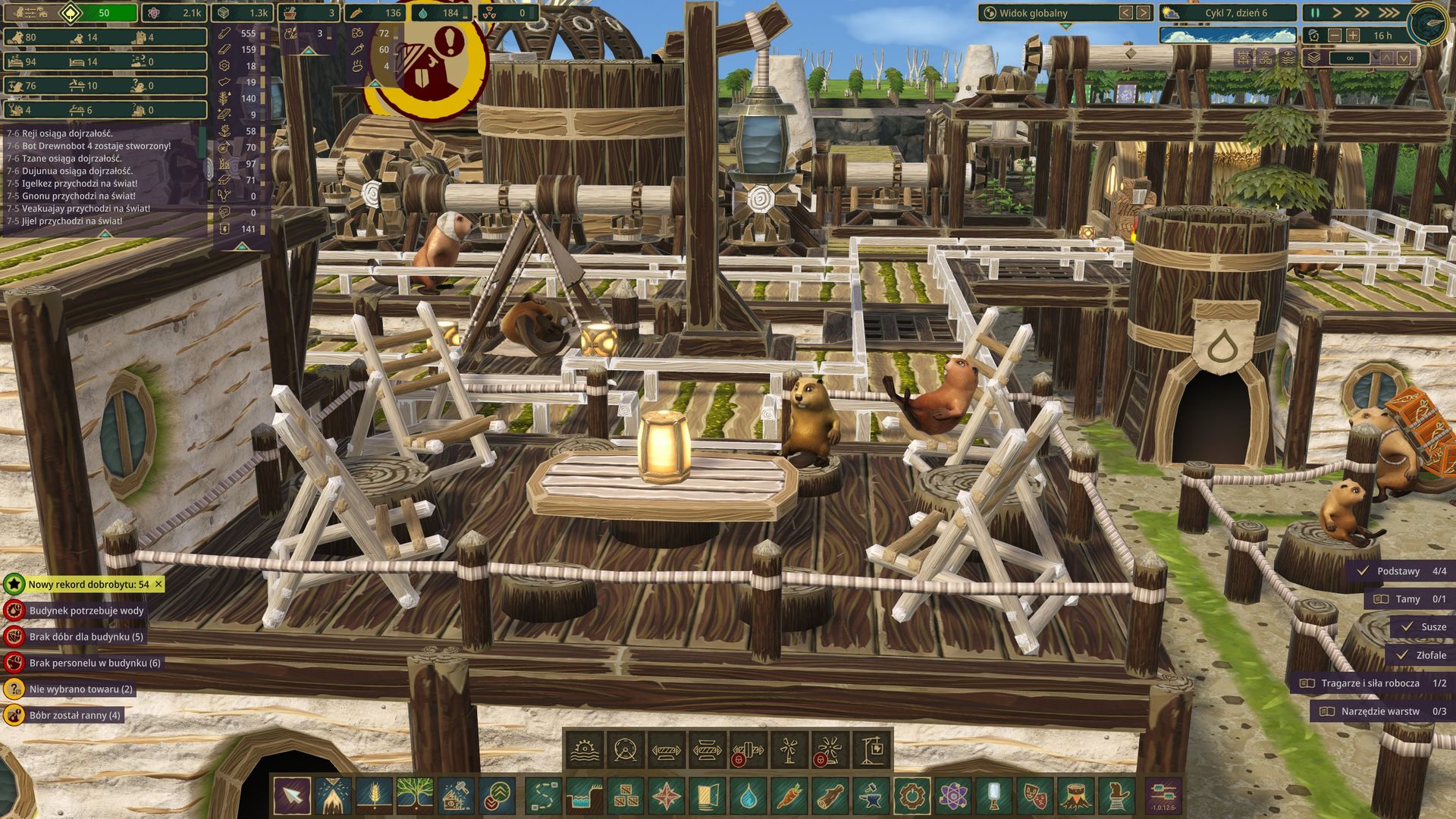Move layer visibility down one level
This screenshot has width=1456, height=819.
pyautogui.click(x=1404, y=58)
